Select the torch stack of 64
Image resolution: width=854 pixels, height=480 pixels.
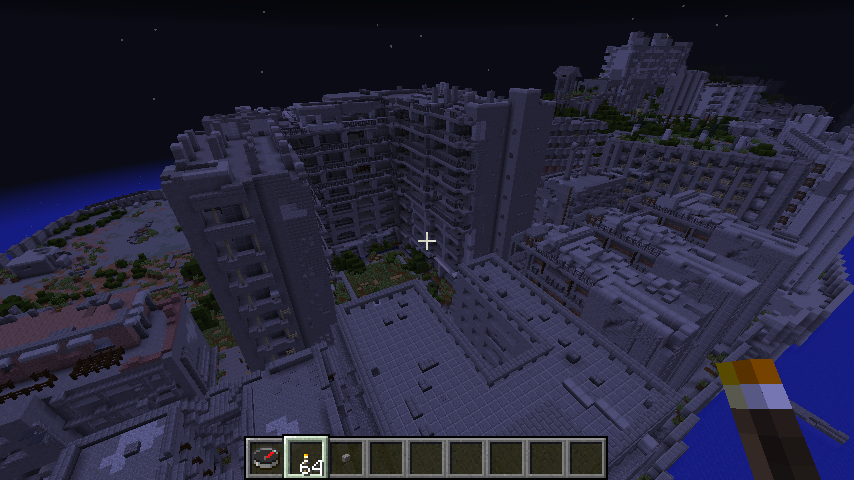coord(306,458)
